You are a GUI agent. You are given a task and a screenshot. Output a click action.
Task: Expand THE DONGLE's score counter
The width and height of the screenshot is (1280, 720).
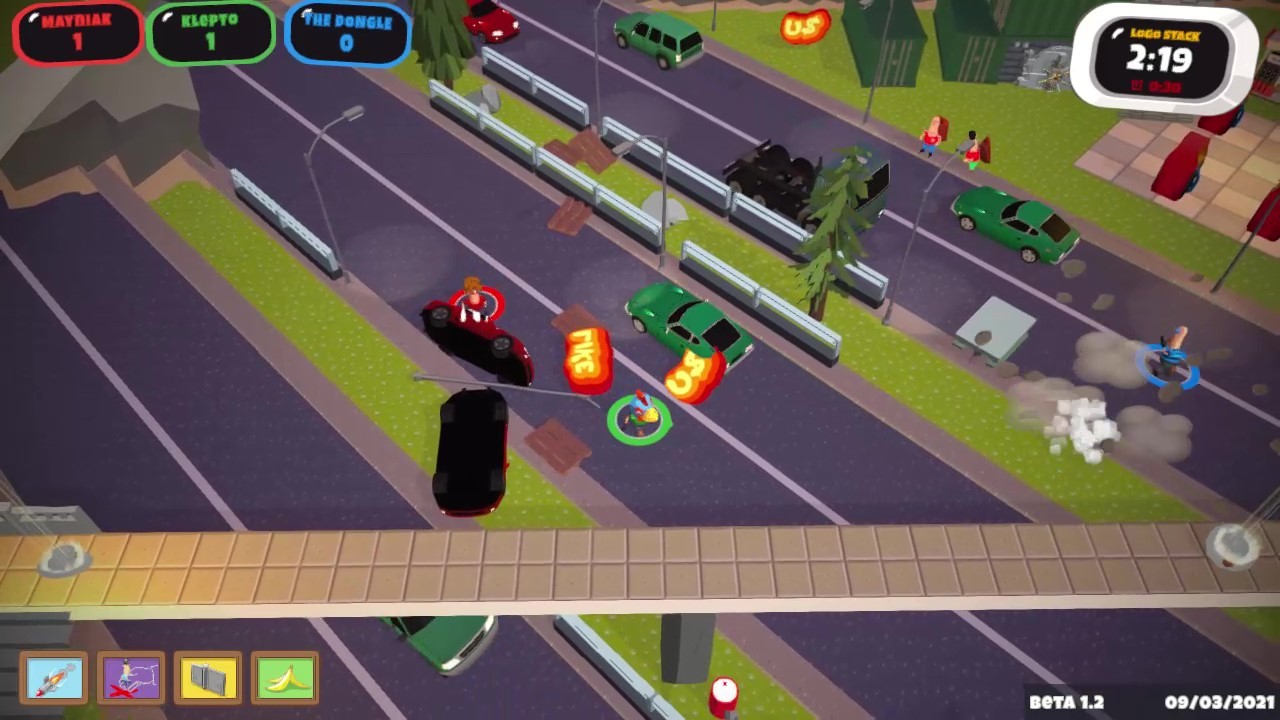click(346, 44)
